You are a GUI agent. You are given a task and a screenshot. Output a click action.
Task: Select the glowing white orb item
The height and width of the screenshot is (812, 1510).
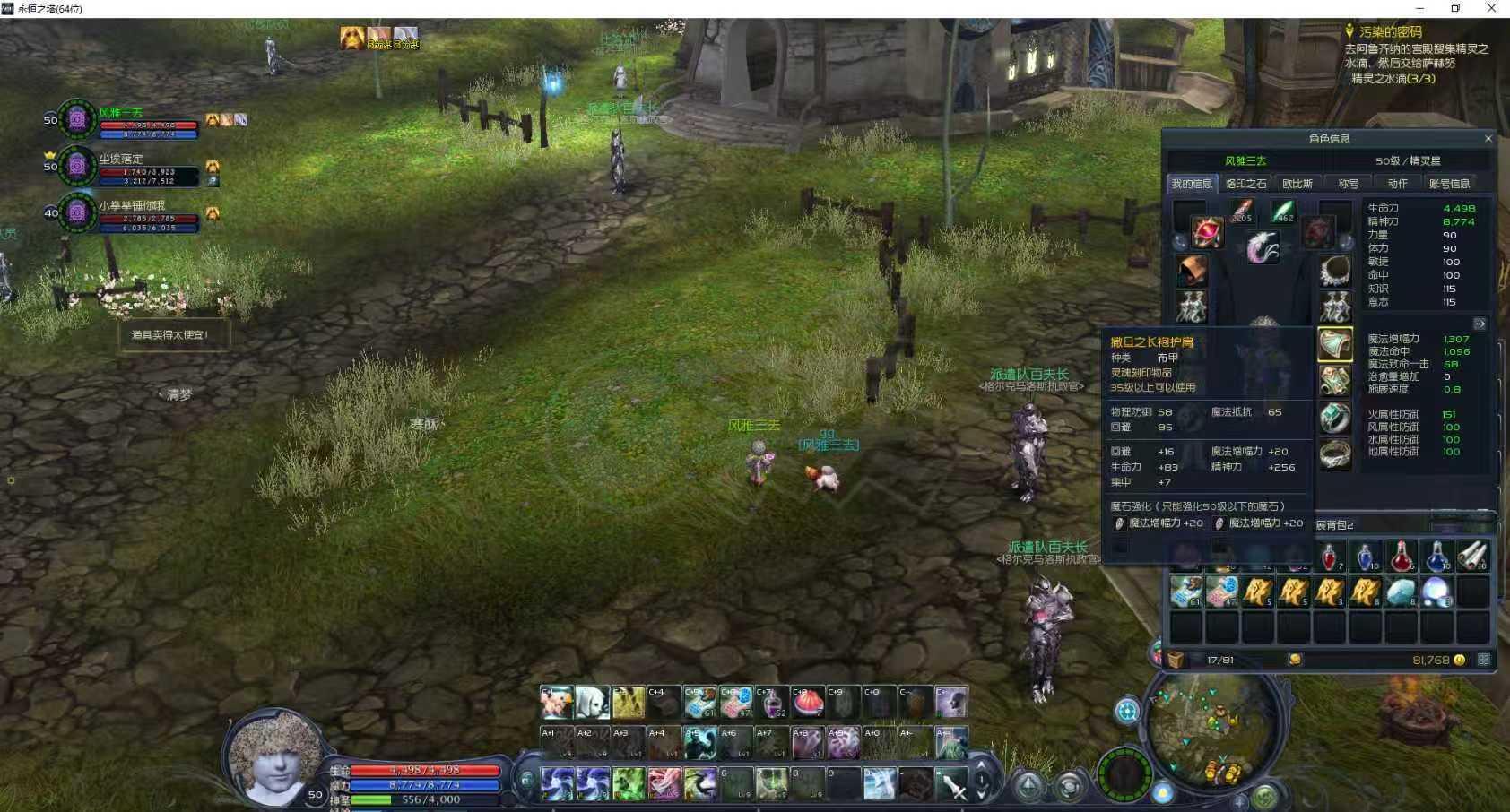[1436, 592]
